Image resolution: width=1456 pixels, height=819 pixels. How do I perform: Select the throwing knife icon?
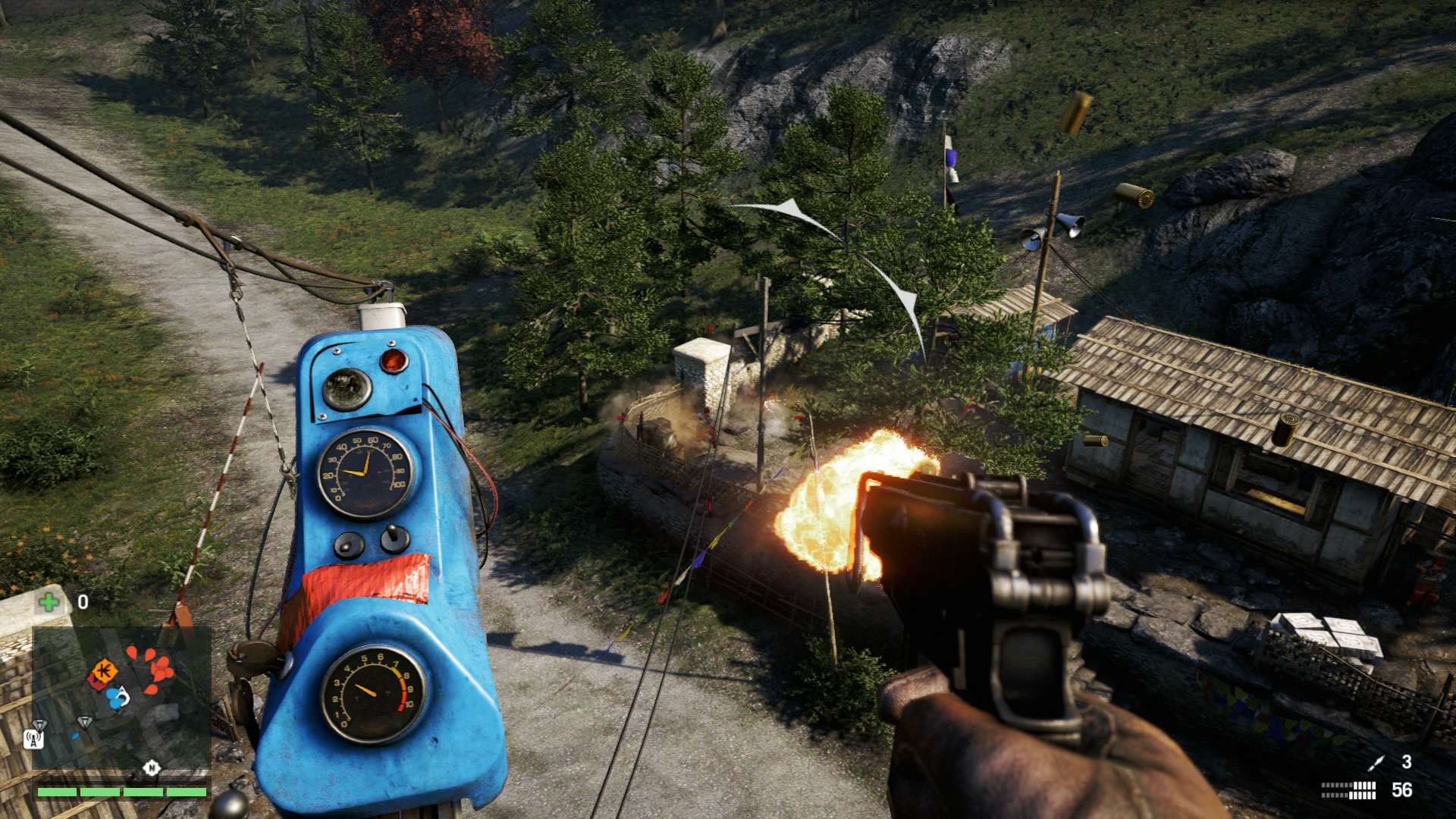[x=1376, y=763]
